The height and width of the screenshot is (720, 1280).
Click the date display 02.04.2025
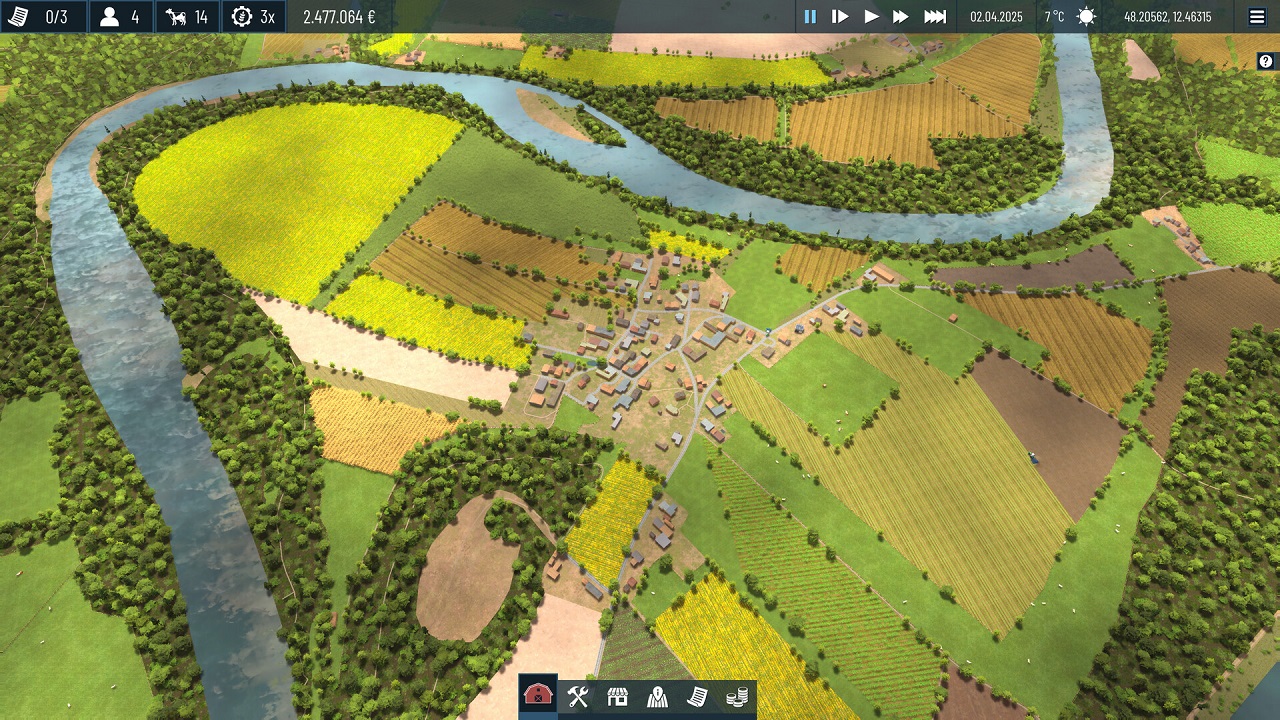pyautogui.click(x=998, y=15)
